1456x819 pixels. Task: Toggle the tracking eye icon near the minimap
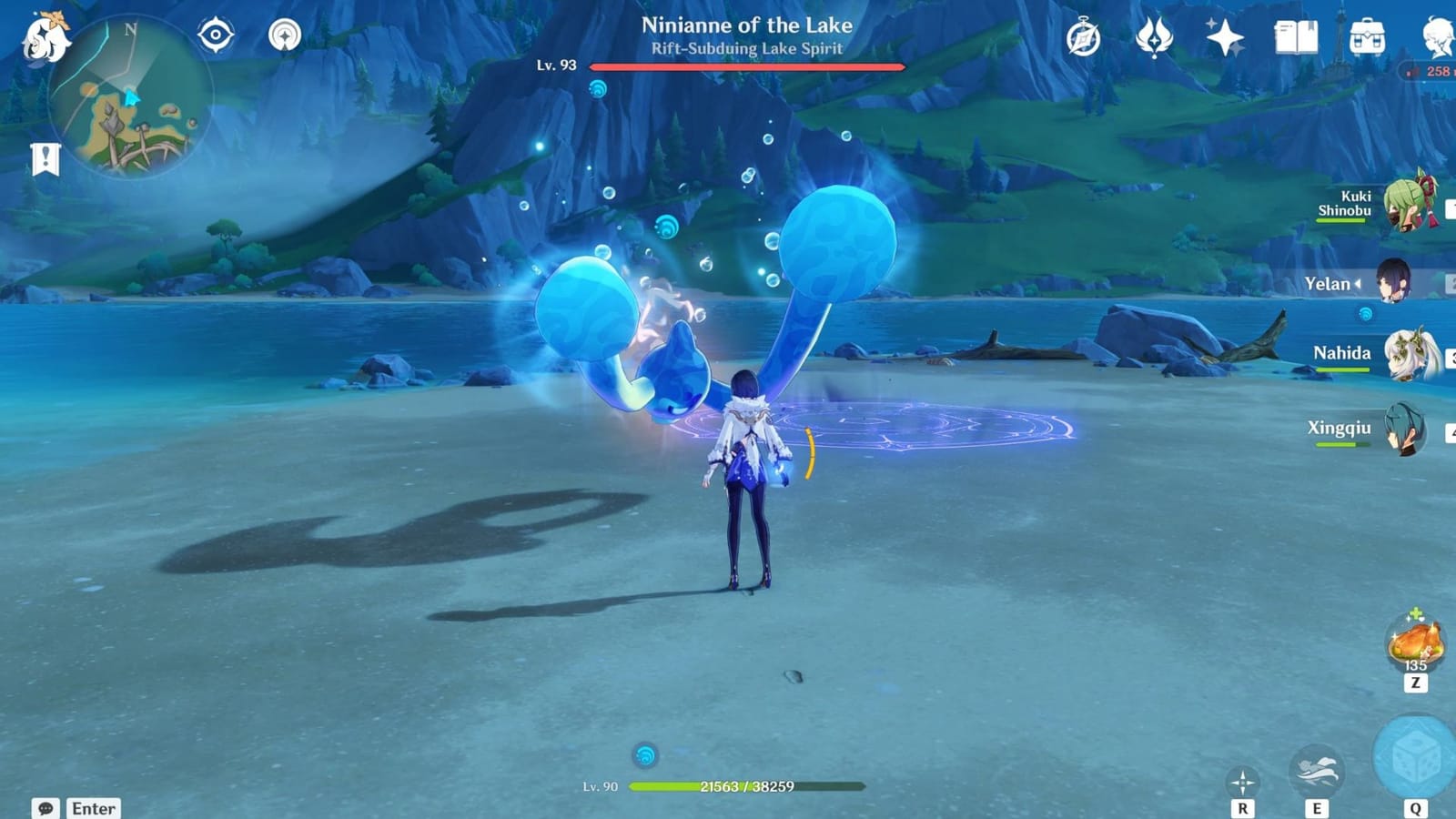pos(217,35)
